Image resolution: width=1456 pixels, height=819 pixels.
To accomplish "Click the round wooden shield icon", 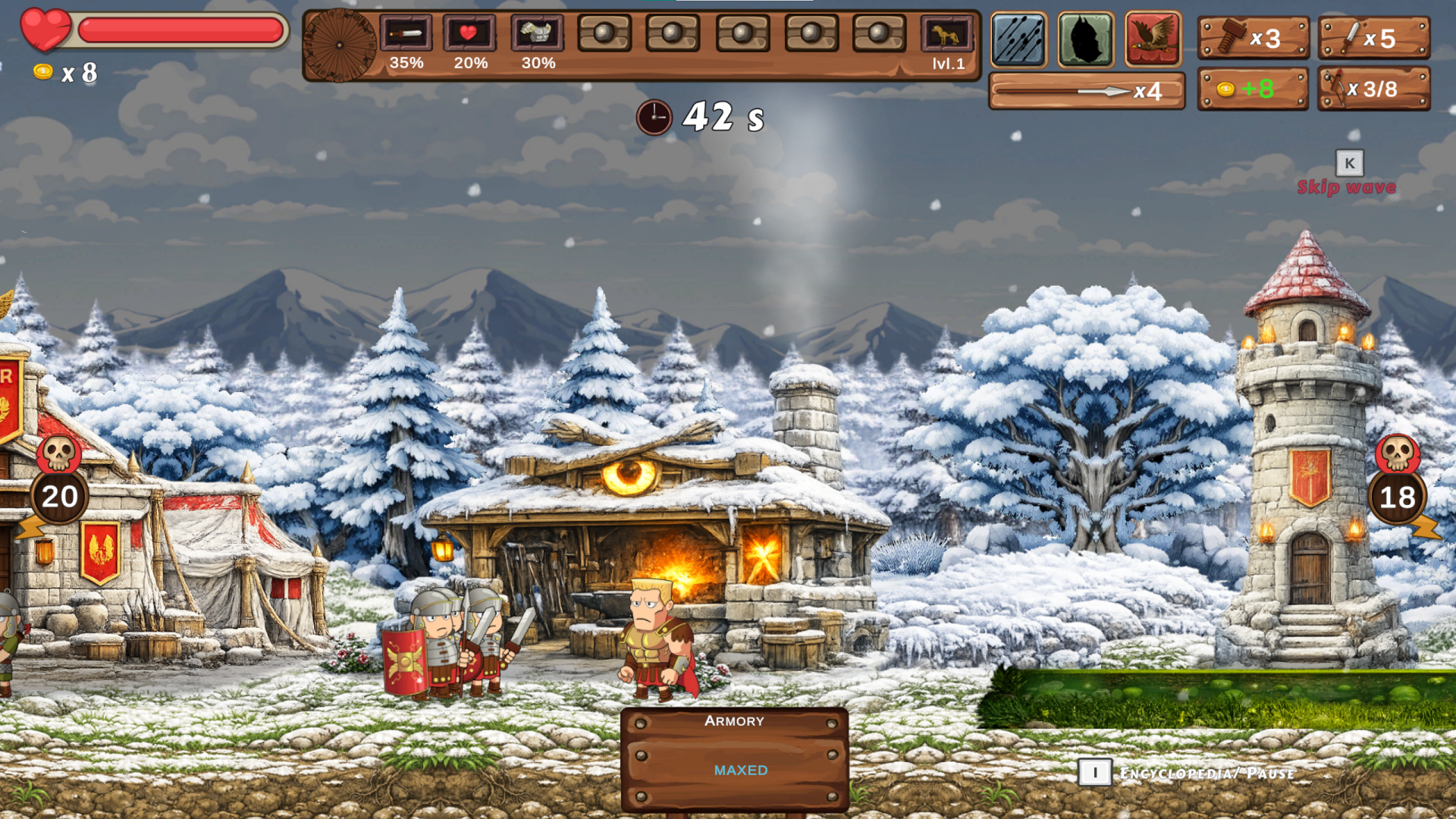I will coord(340,45).
